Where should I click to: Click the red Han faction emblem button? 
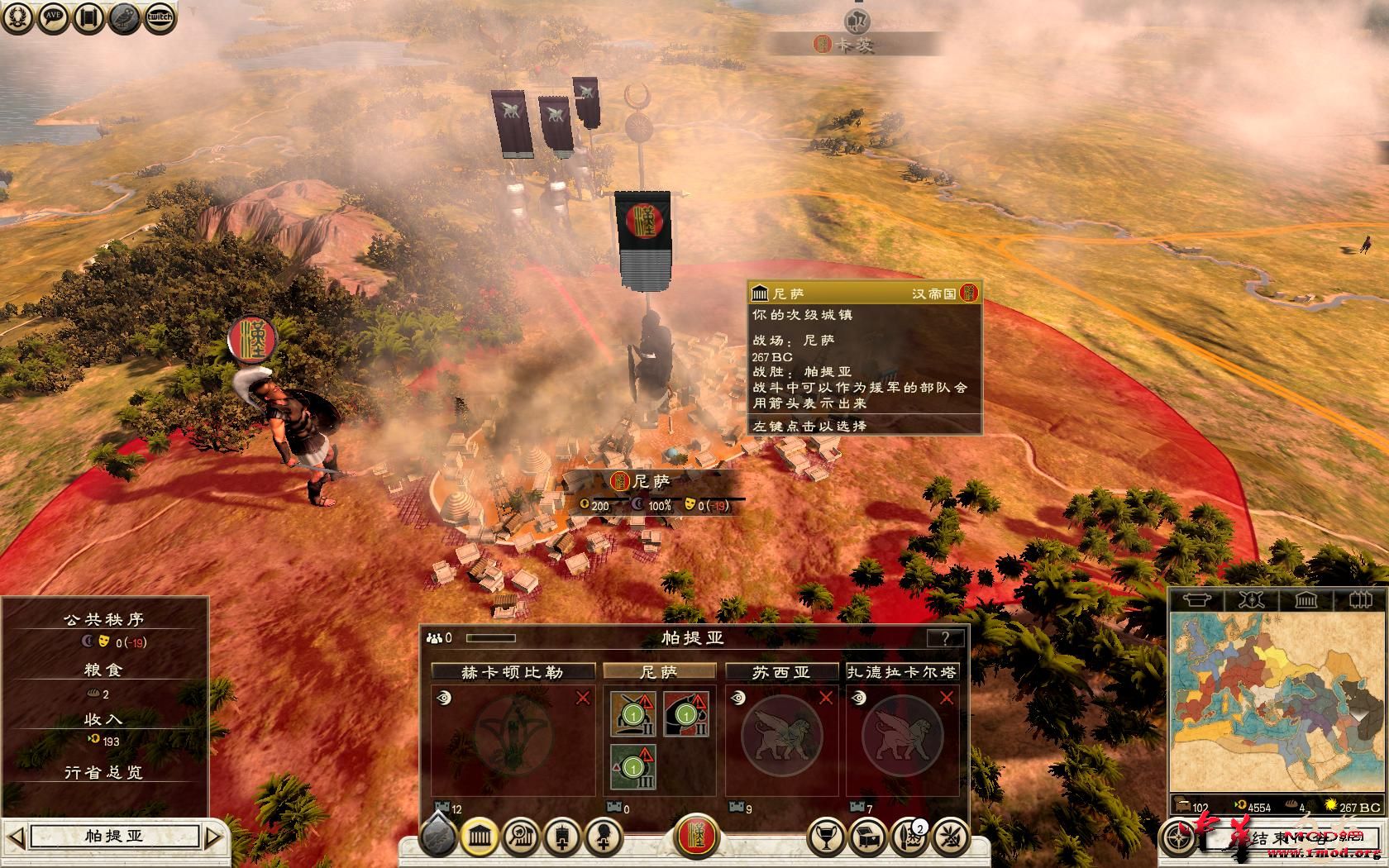(x=696, y=837)
